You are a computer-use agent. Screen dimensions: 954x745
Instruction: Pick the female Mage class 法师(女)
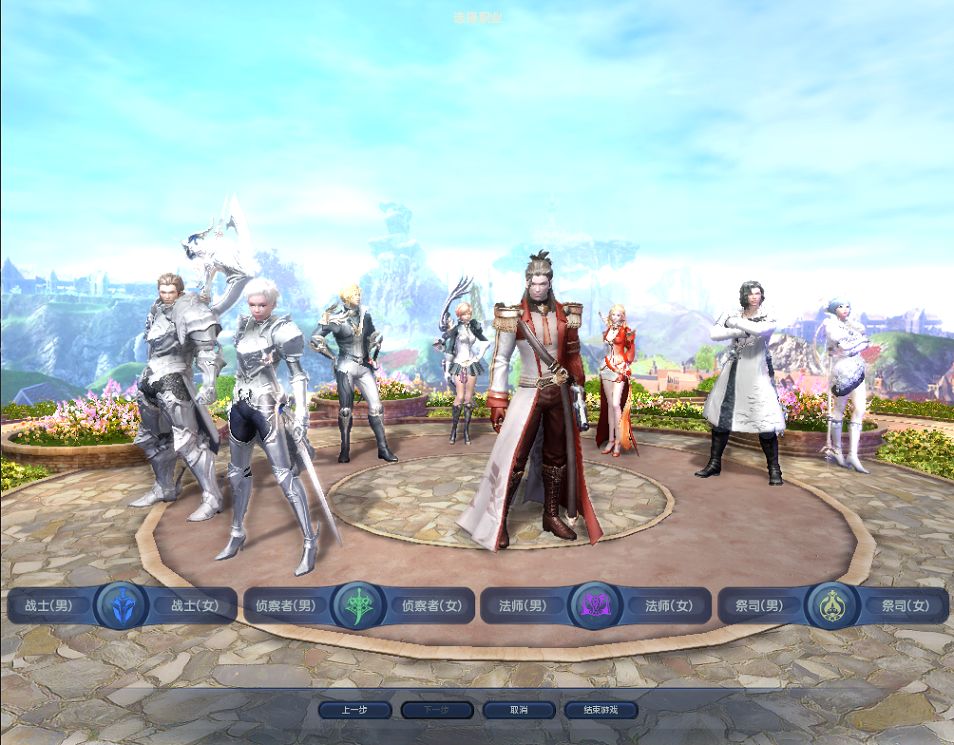point(668,606)
